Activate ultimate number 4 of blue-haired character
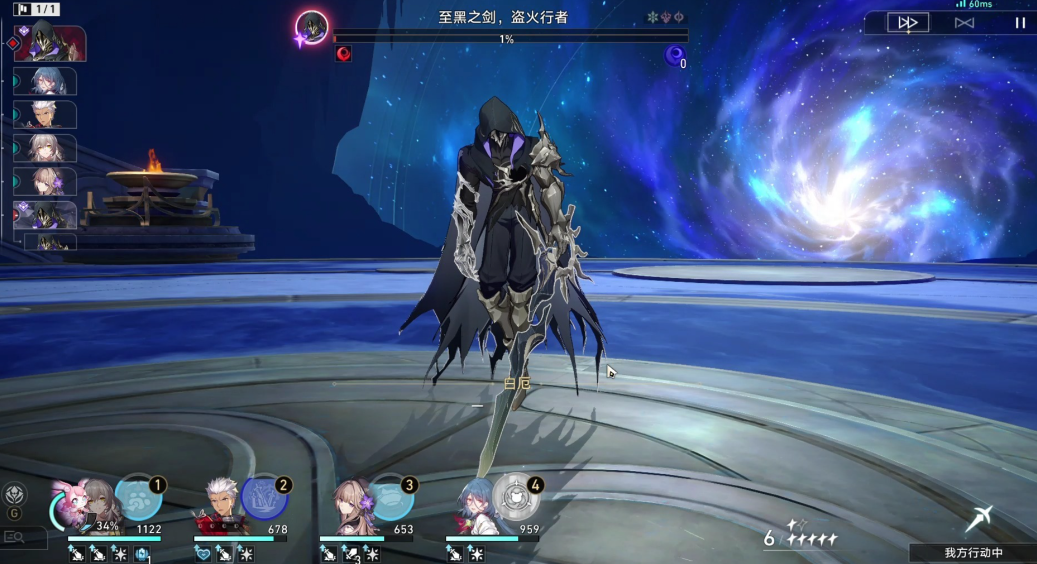 pyautogui.click(x=516, y=497)
